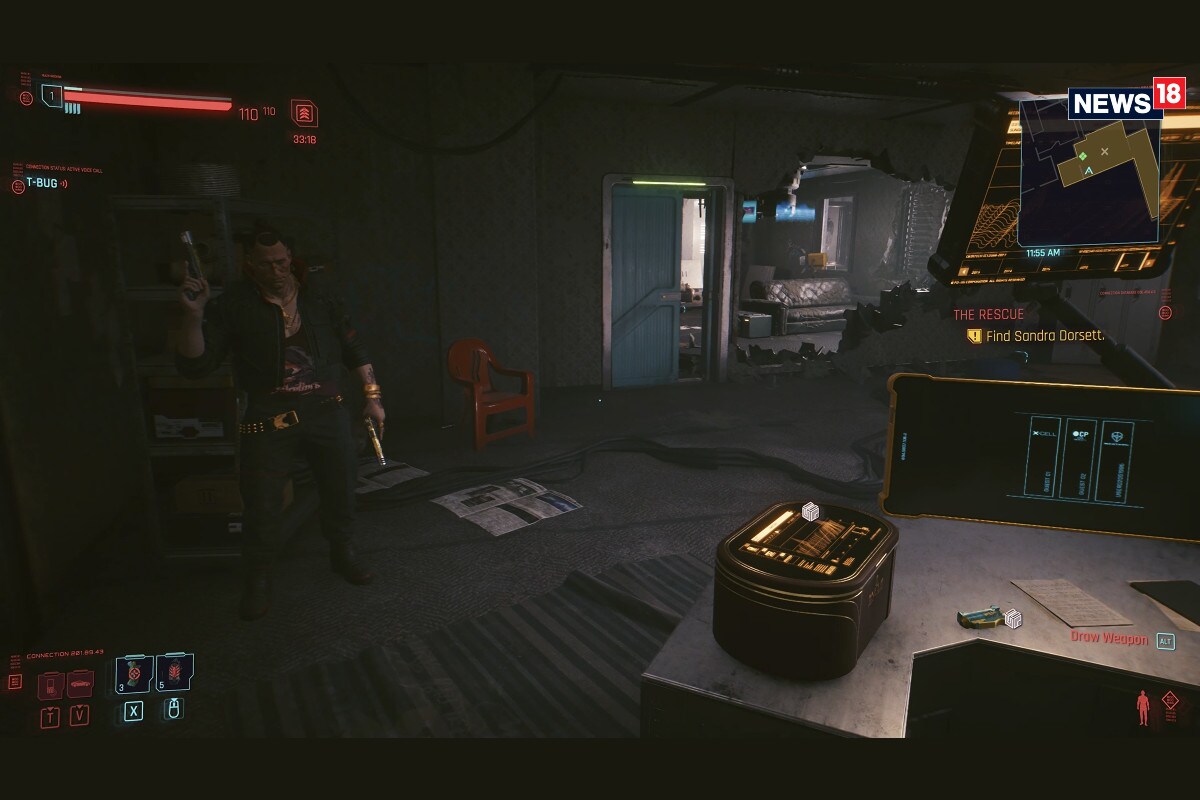Select the consumable slot holding 5 items
This screenshot has height=800, width=1200.
(x=174, y=673)
